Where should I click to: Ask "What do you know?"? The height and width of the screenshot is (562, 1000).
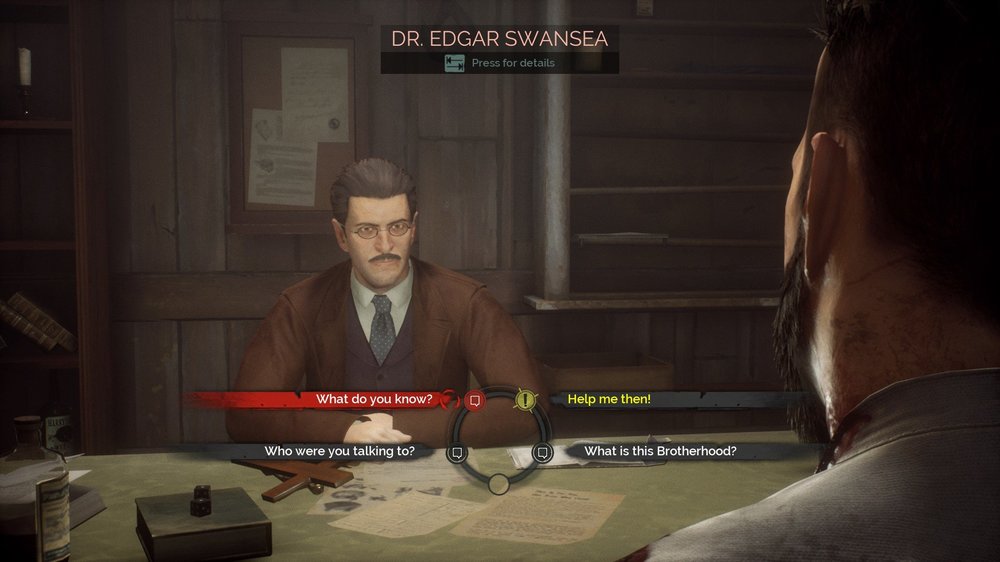[x=374, y=399]
